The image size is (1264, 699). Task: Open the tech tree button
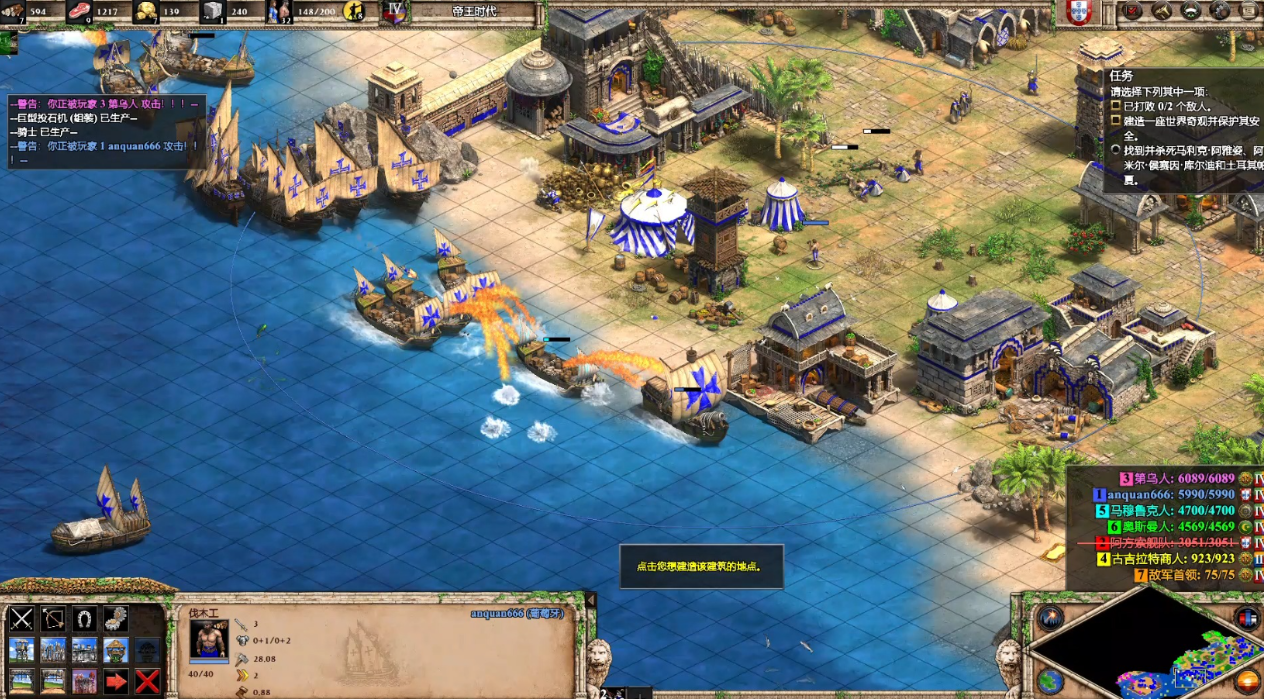(x=1162, y=11)
